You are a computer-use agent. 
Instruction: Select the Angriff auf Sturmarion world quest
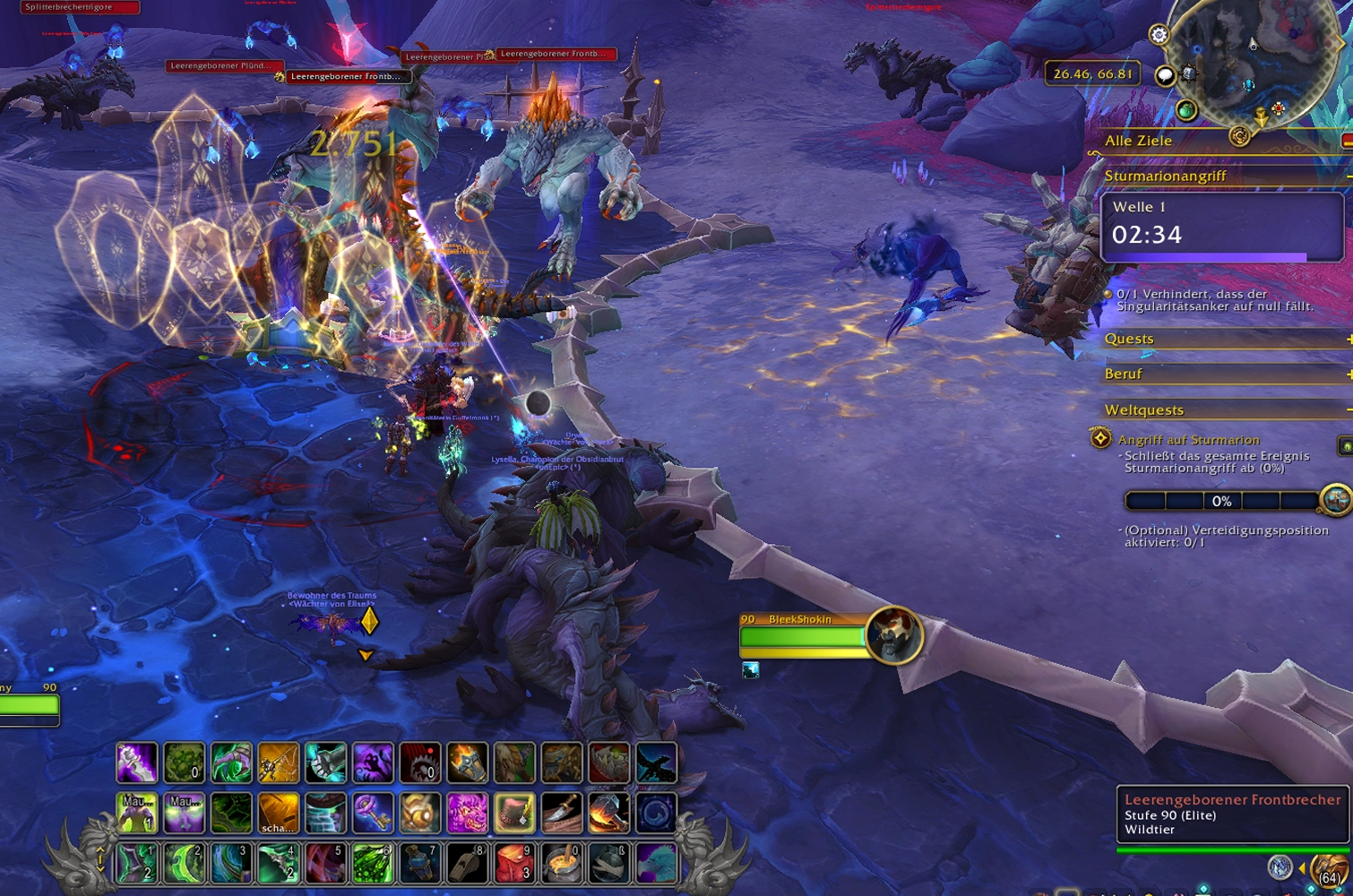tap(1189, 440)
